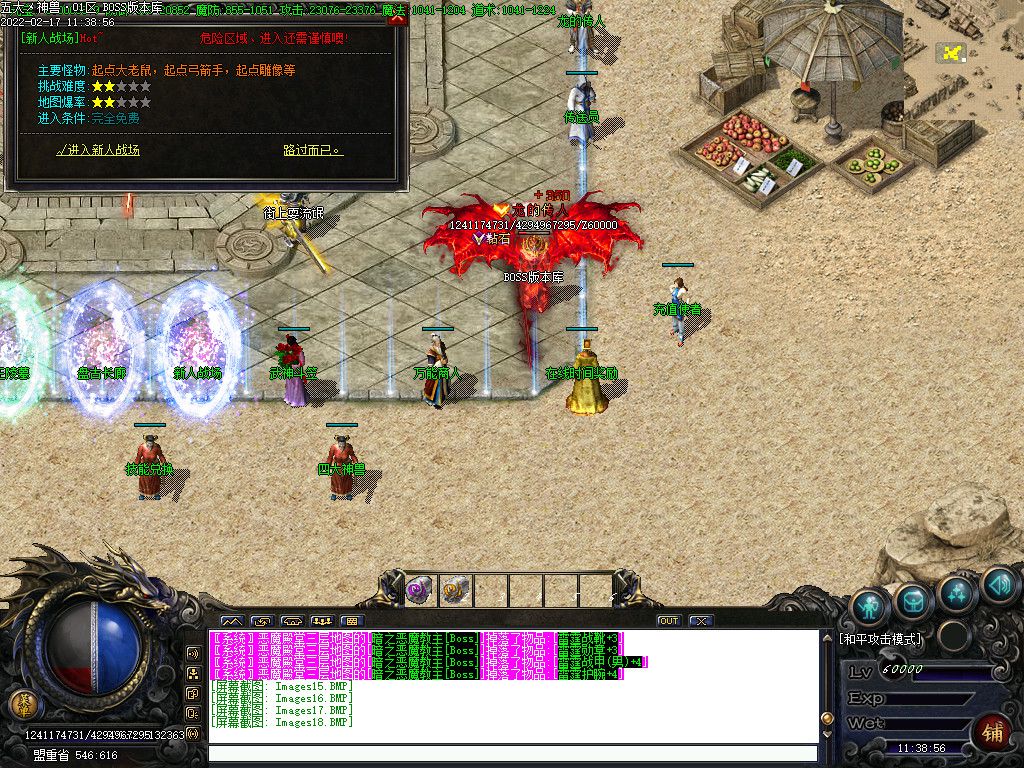Open the bag cube icon button
Screen dimensions: 1024x768
tap(913, 600)
